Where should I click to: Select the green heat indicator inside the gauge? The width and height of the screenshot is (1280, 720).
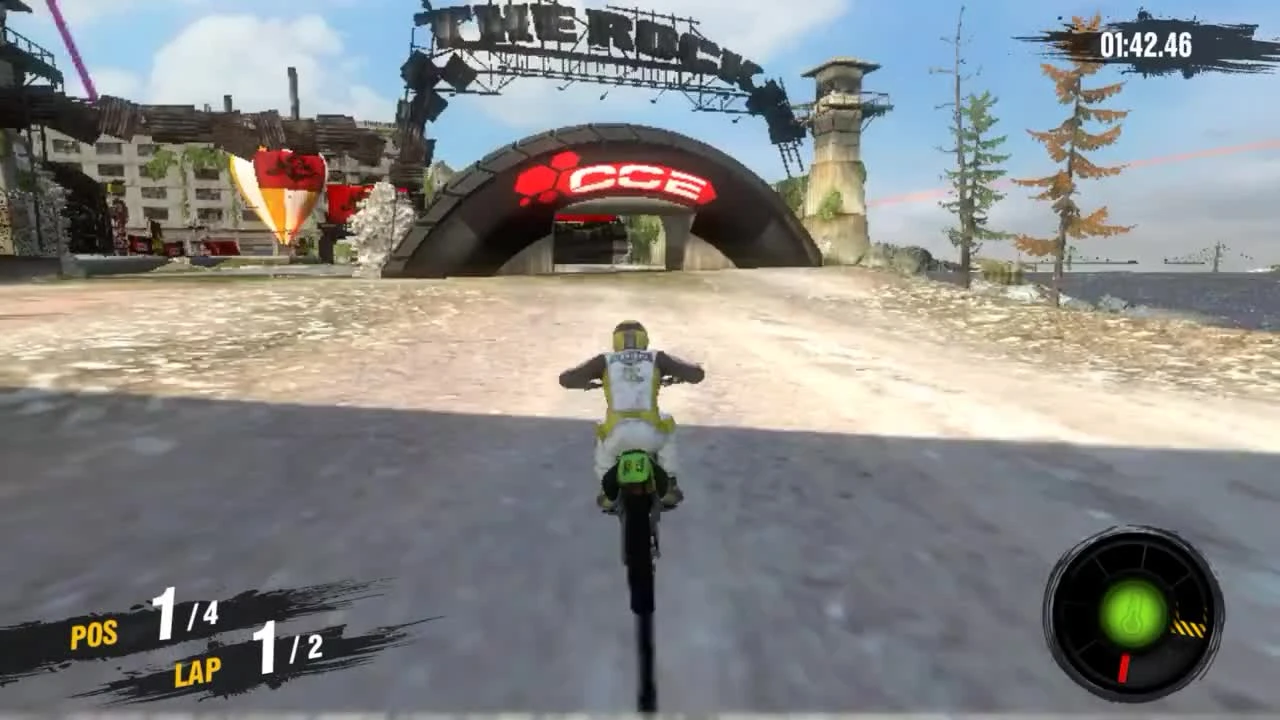point(1133,613)
